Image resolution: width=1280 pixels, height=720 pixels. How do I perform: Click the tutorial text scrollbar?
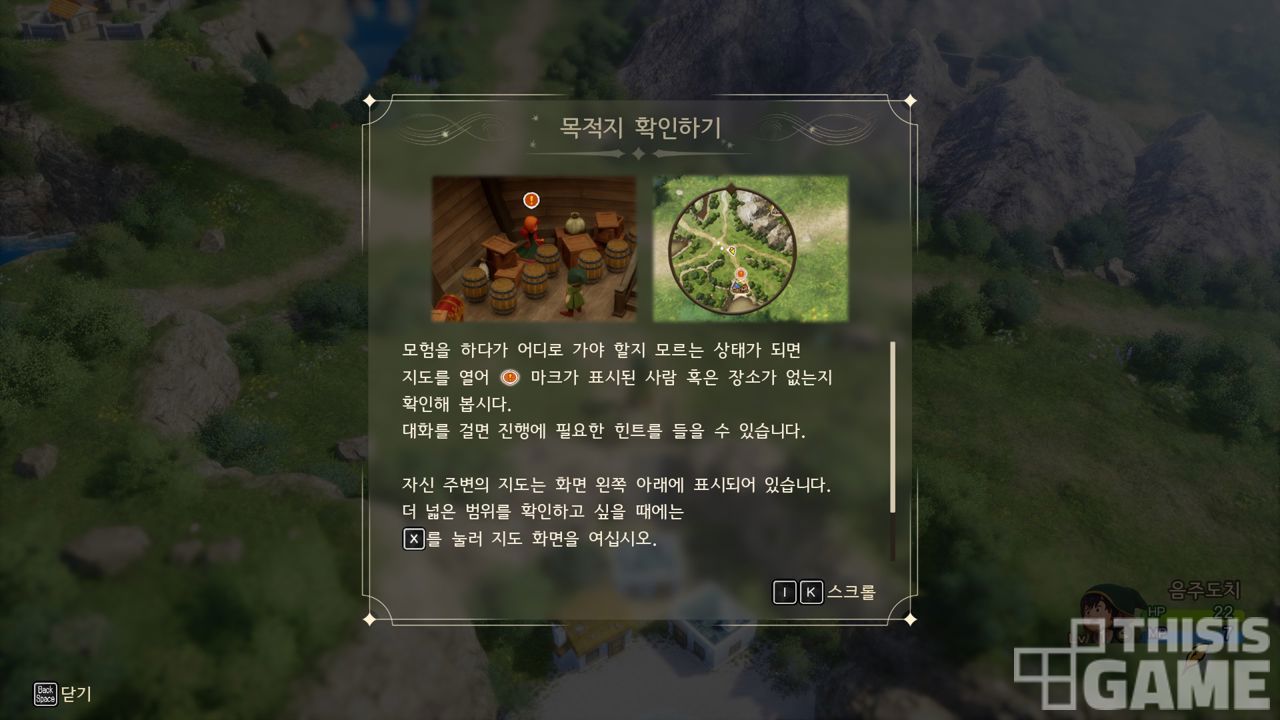click(x=892, y=430)
